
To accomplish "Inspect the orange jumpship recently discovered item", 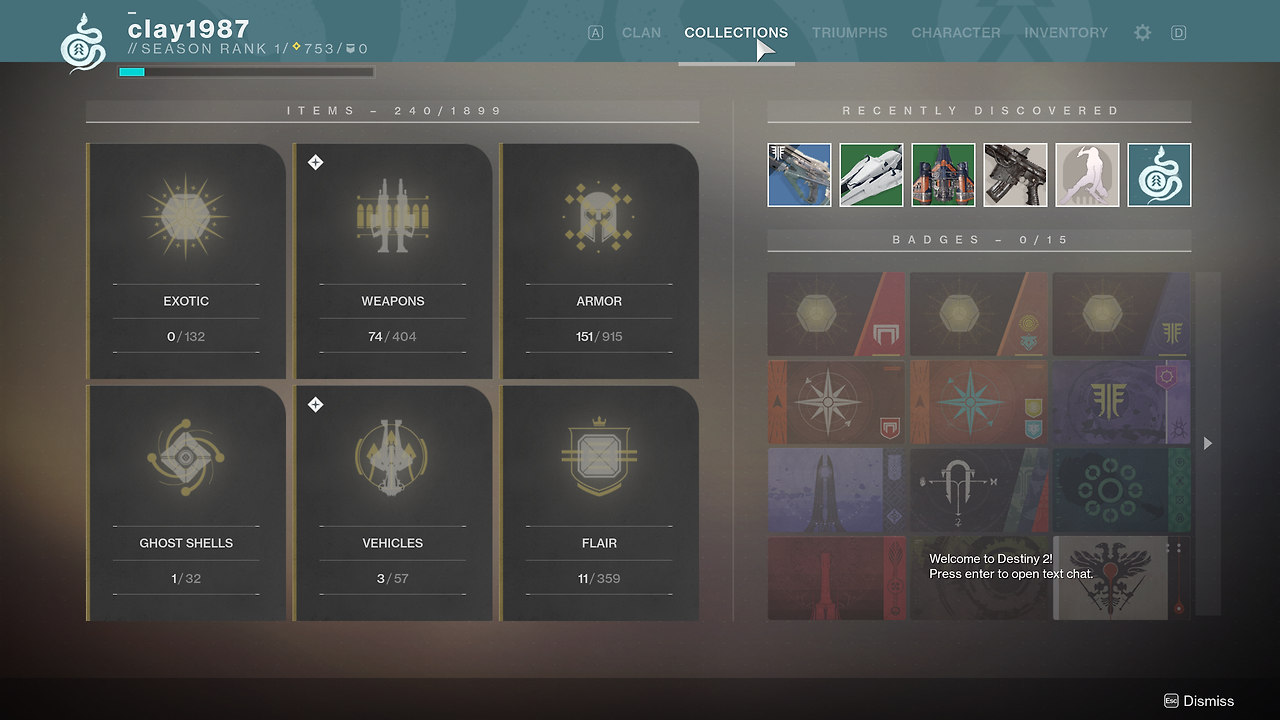I will pyautogui.click(x=943, y=175).
